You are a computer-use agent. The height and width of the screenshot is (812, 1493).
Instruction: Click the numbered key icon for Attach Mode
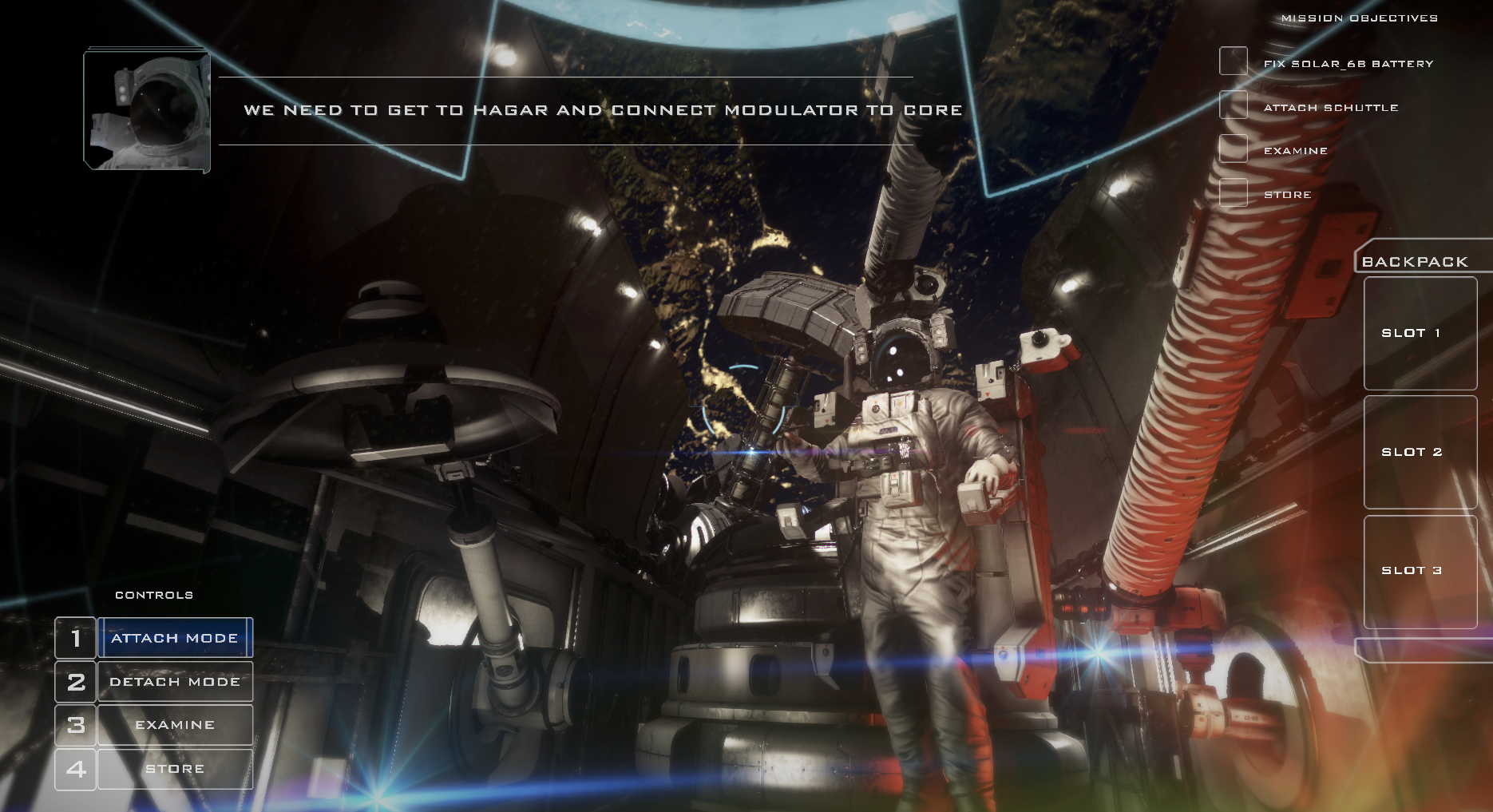pyautogui.click(x=75, y=637)
